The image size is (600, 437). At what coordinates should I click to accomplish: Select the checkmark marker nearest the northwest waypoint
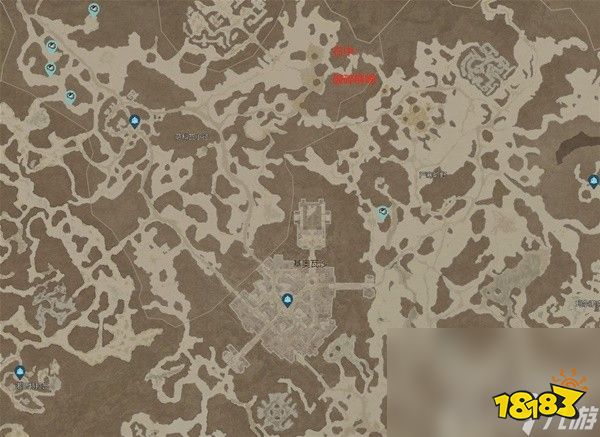tap(70, 97)
